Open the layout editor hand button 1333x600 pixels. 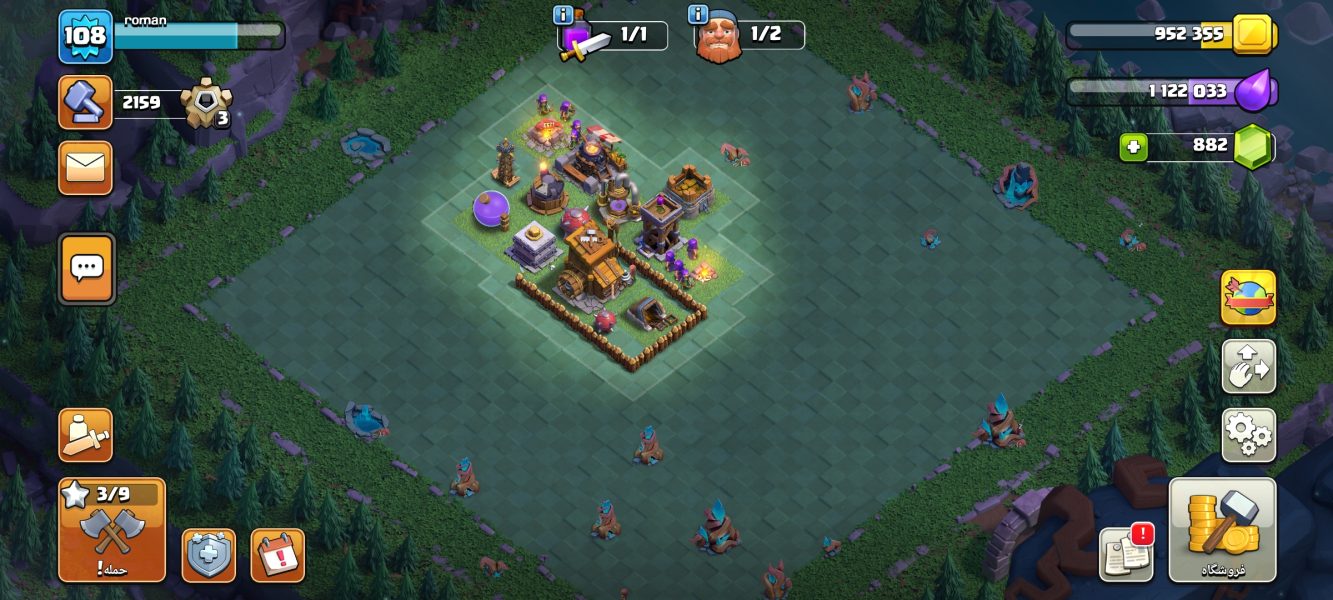[1248, 367]
